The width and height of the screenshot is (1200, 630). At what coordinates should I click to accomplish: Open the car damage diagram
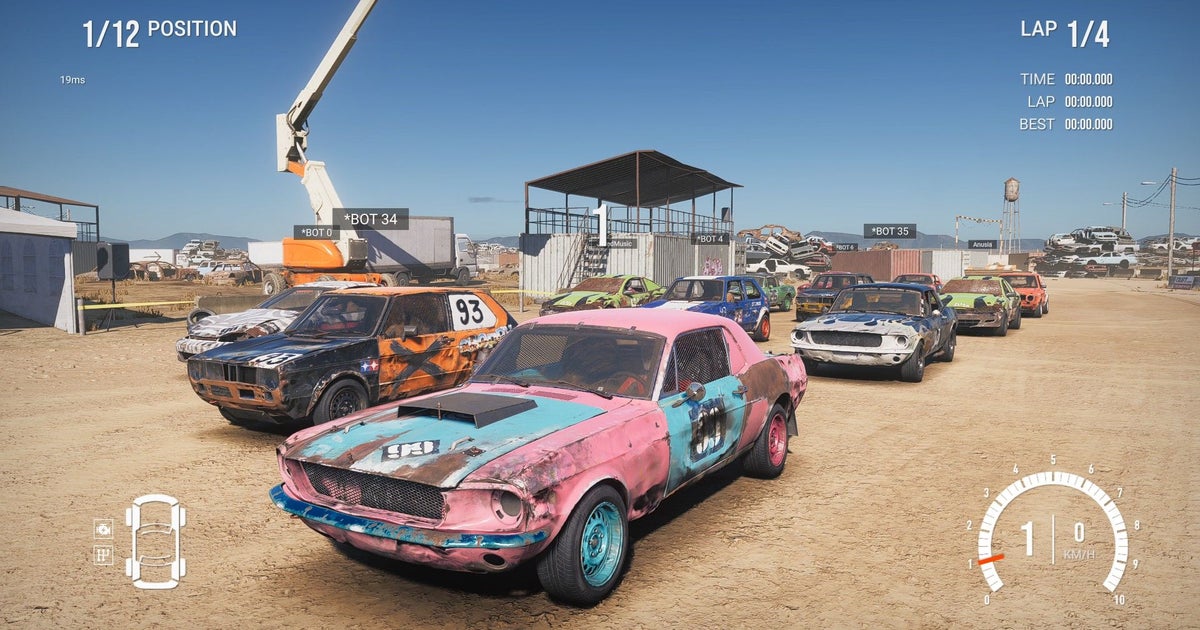[x=155, y=540]
